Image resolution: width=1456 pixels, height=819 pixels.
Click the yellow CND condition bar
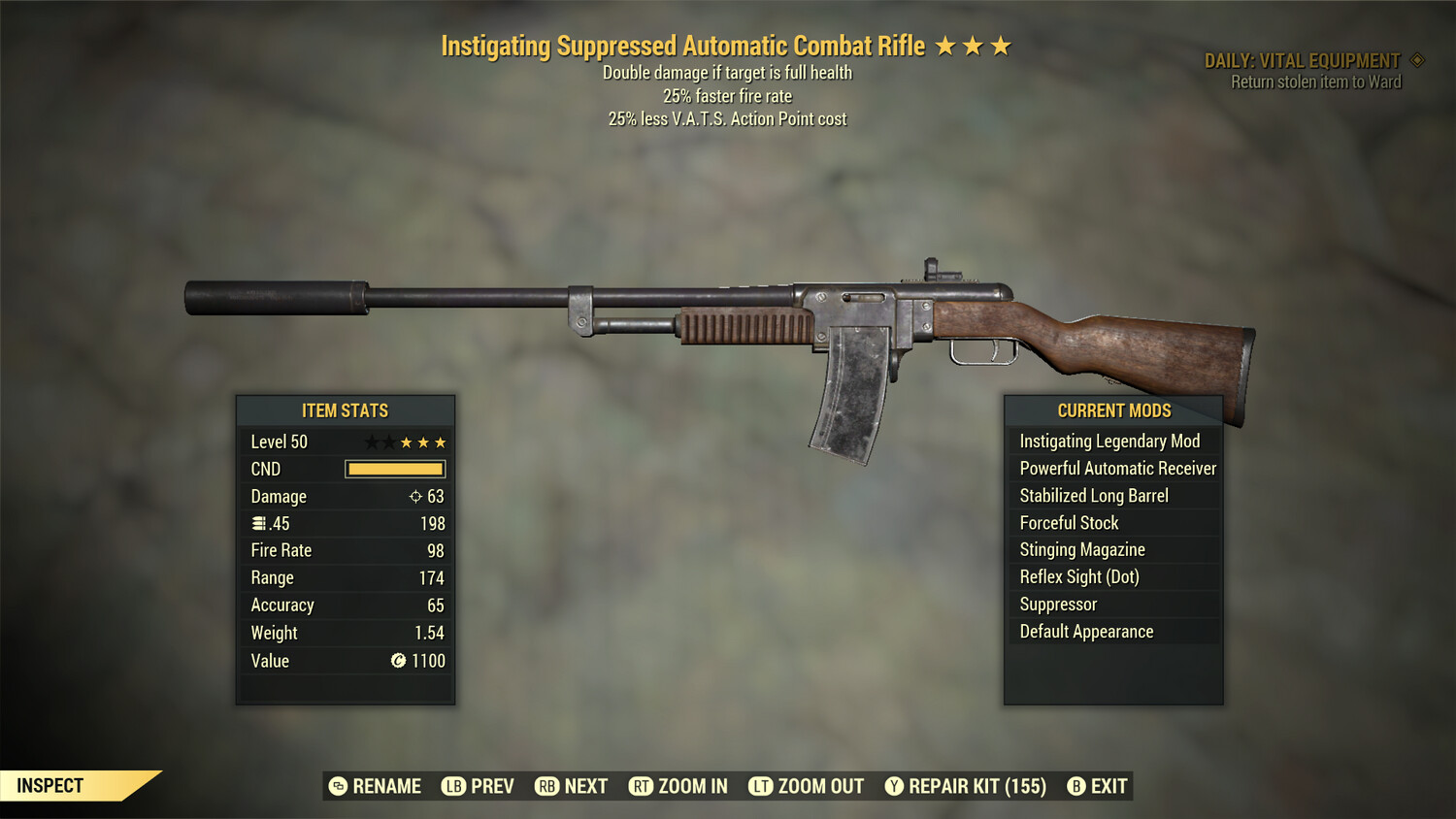(x=394, y=469)
